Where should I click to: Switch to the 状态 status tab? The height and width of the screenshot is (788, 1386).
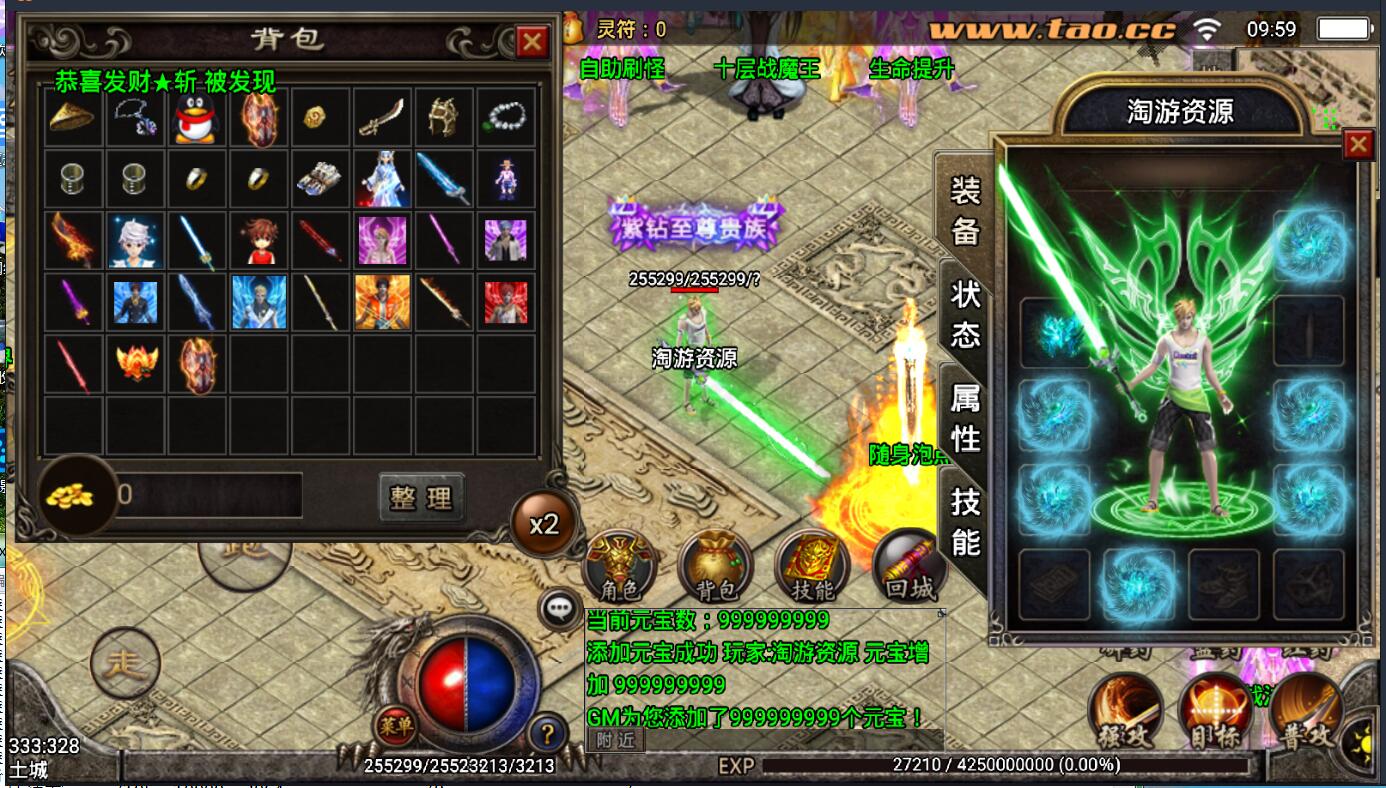tap(965, 313)
